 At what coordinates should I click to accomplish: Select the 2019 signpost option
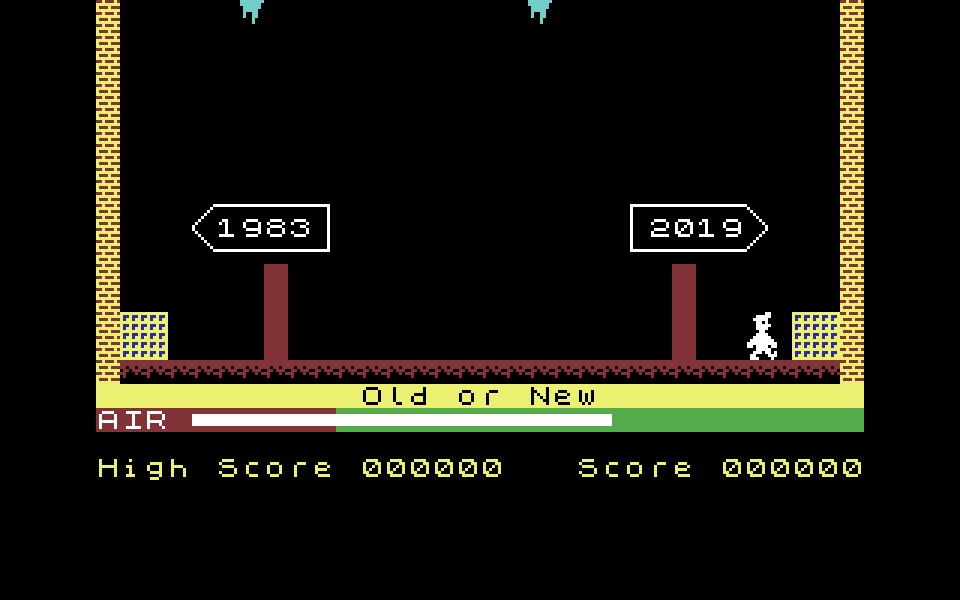(x=697, y=228)
